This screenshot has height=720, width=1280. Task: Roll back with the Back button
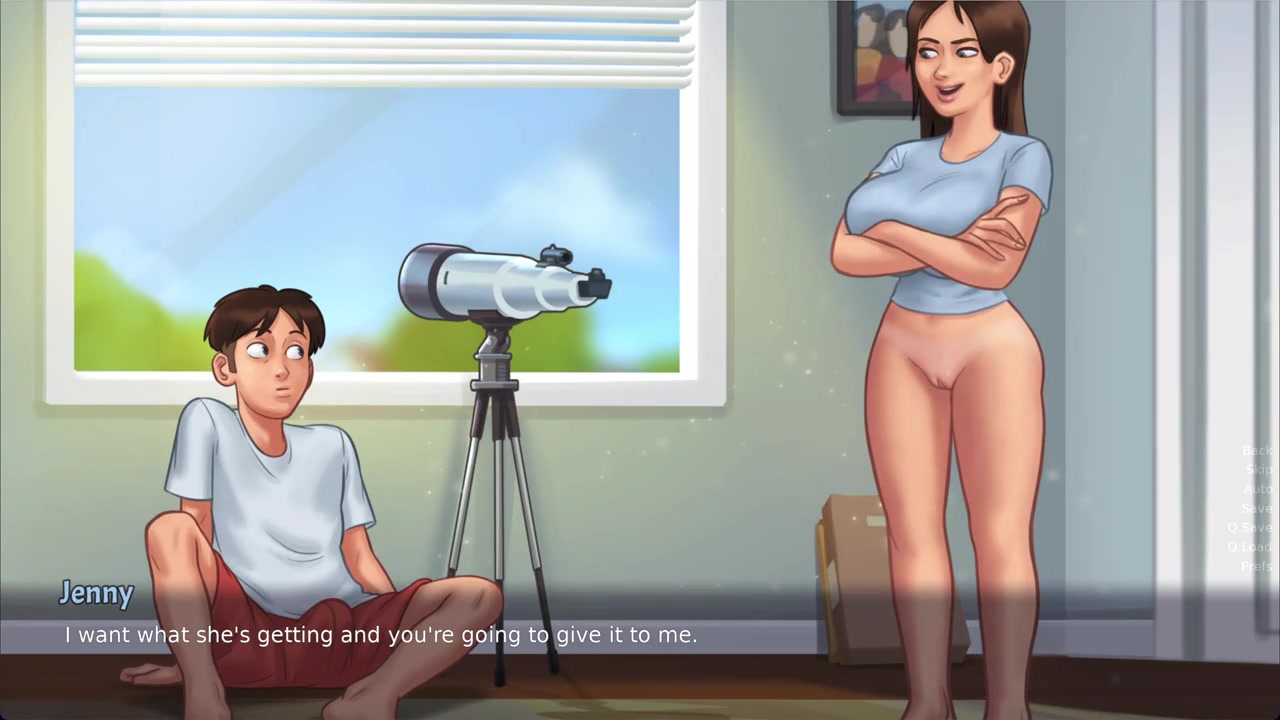1256,451
